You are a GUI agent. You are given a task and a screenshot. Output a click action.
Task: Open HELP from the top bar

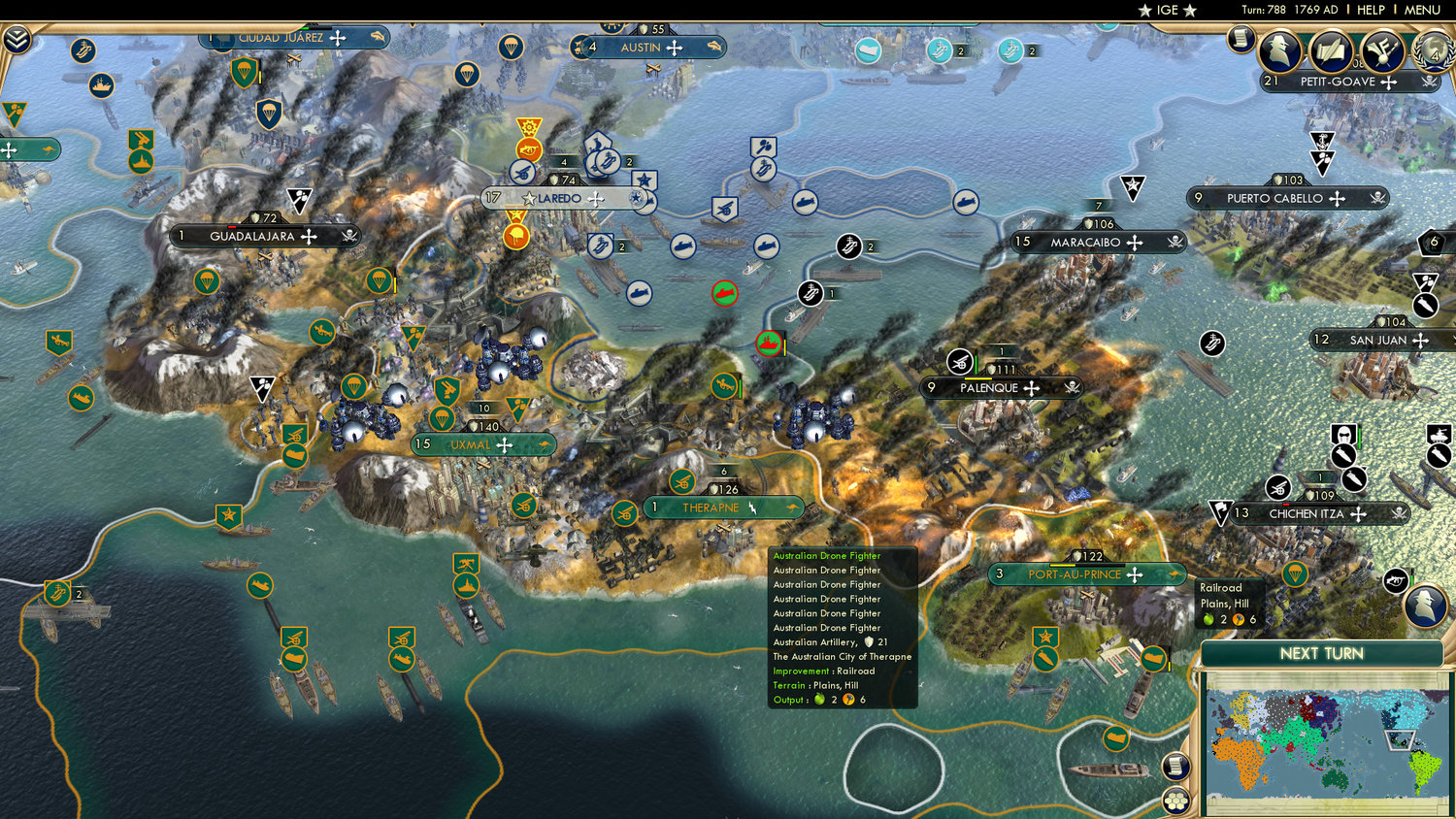coord(1372,10)
